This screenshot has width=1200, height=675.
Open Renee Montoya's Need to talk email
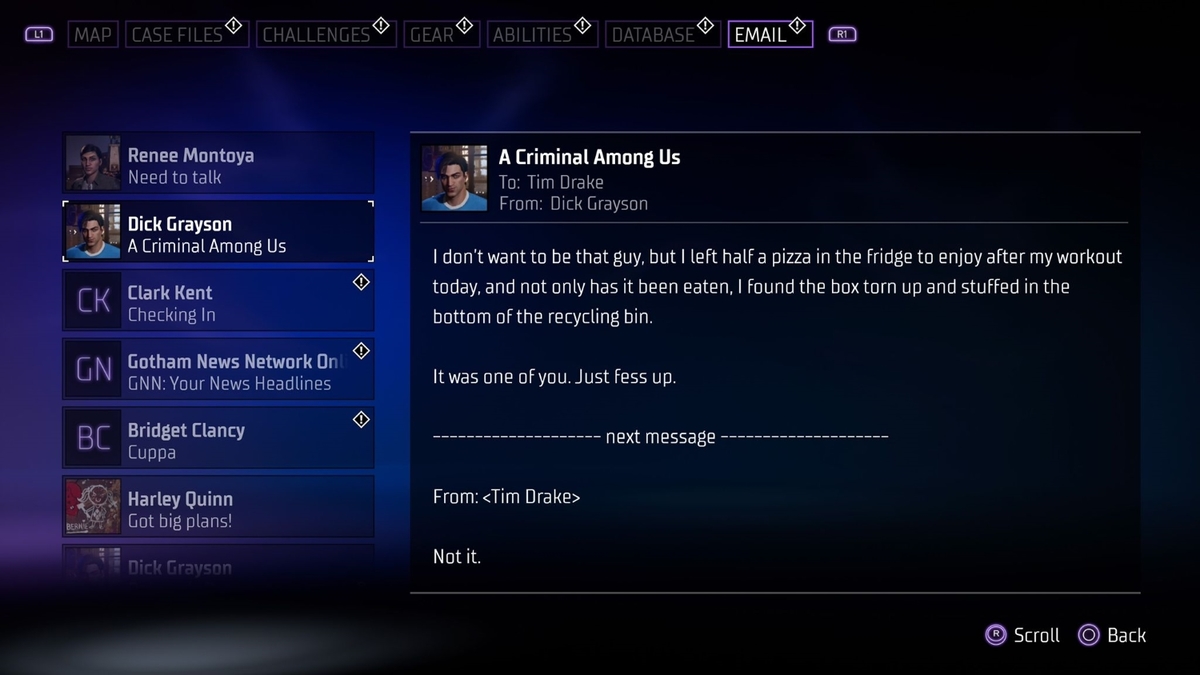click(x=218, y=166)
